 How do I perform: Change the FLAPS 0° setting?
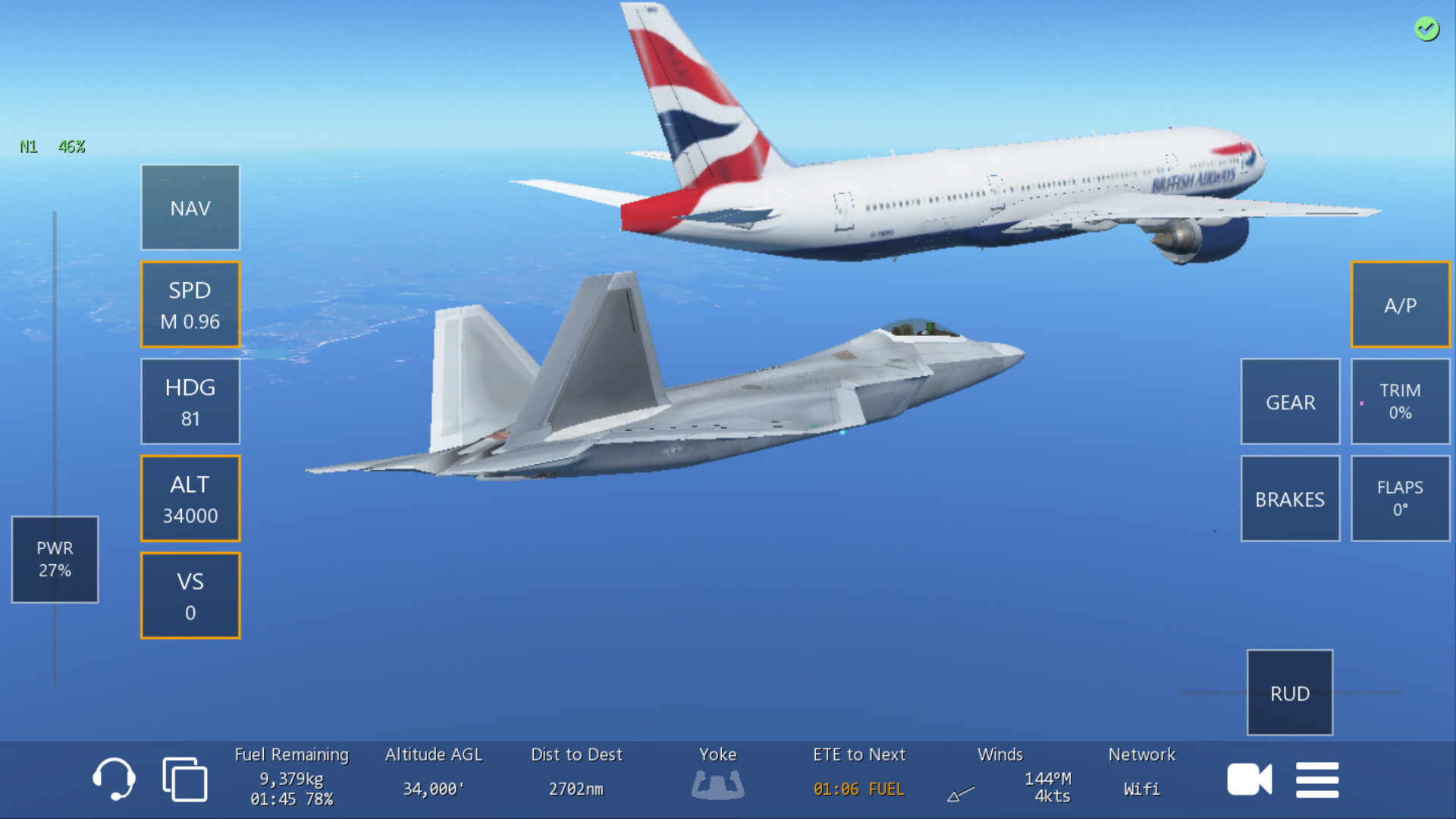pos(1400,498)
